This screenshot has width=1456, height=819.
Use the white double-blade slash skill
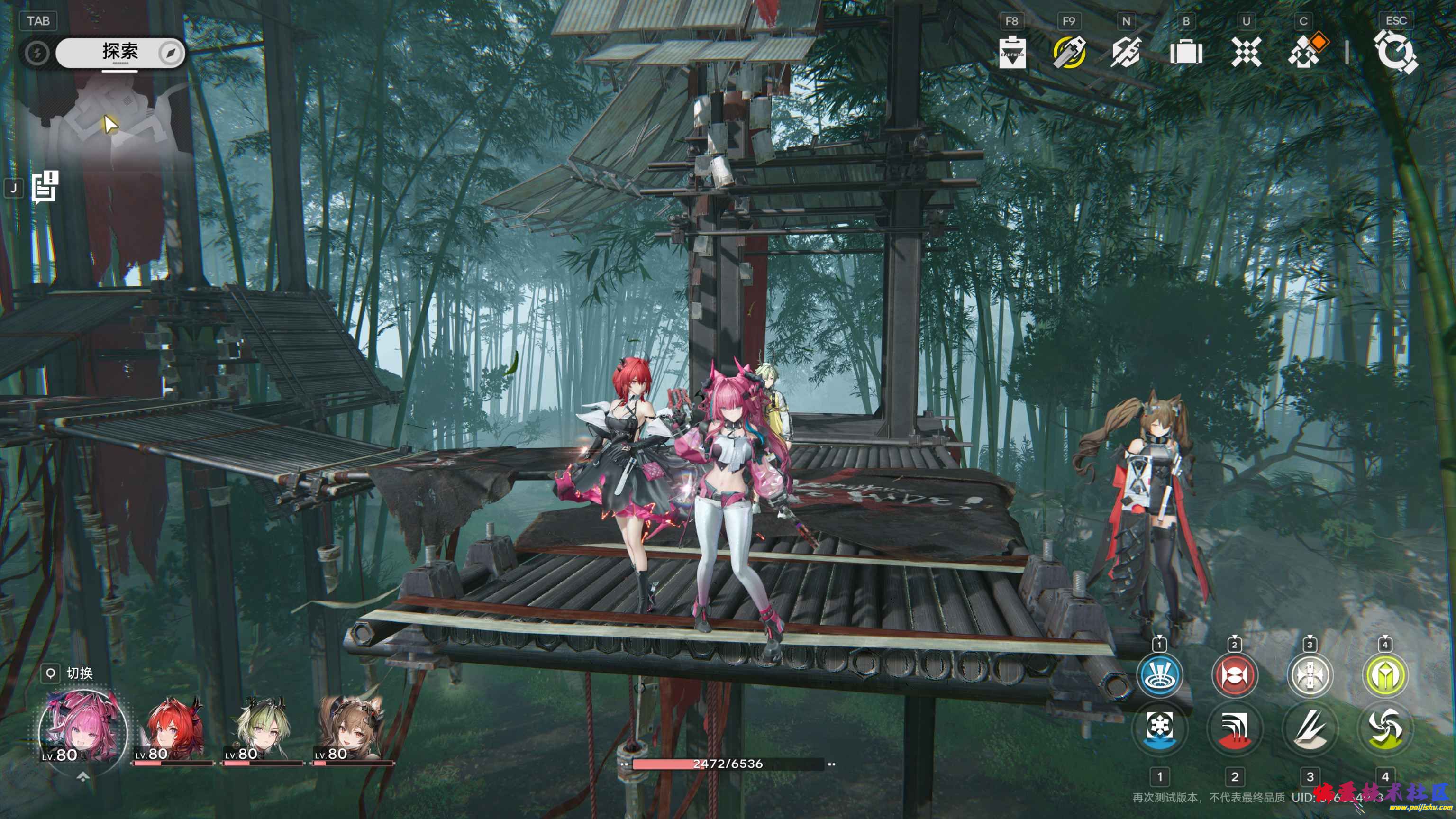point(1310,728)
